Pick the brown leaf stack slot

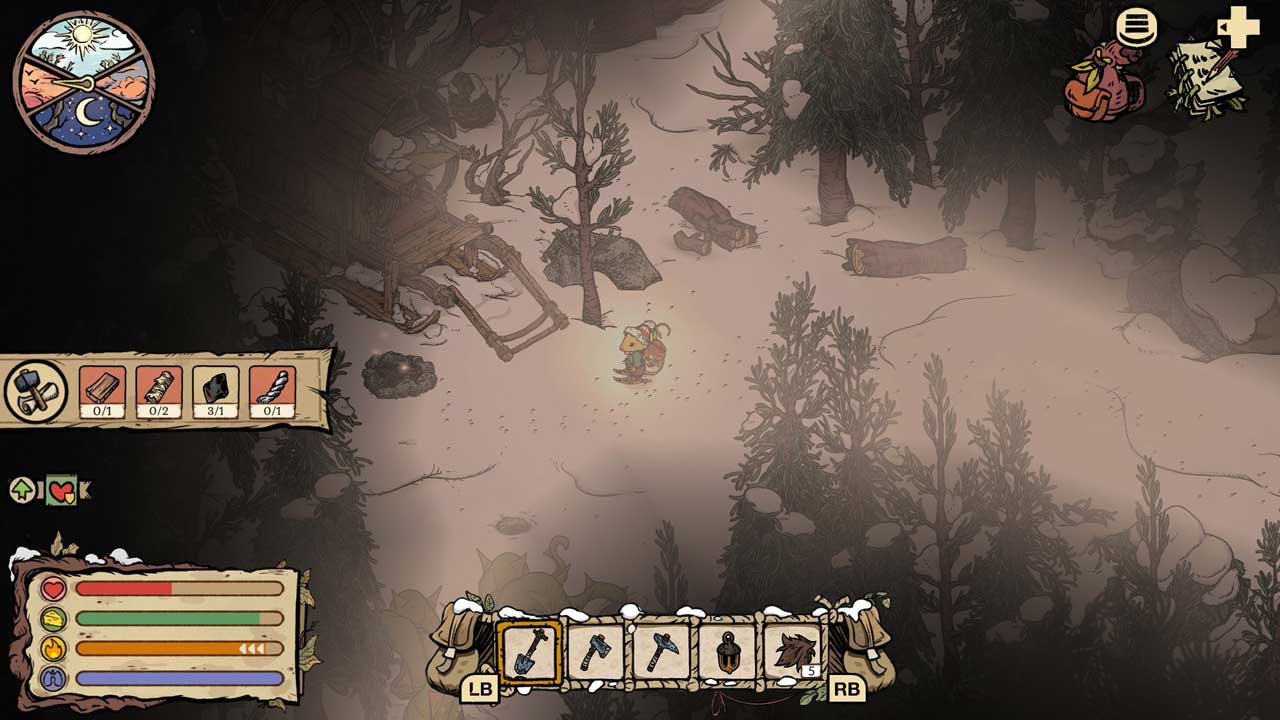(793, 652)
